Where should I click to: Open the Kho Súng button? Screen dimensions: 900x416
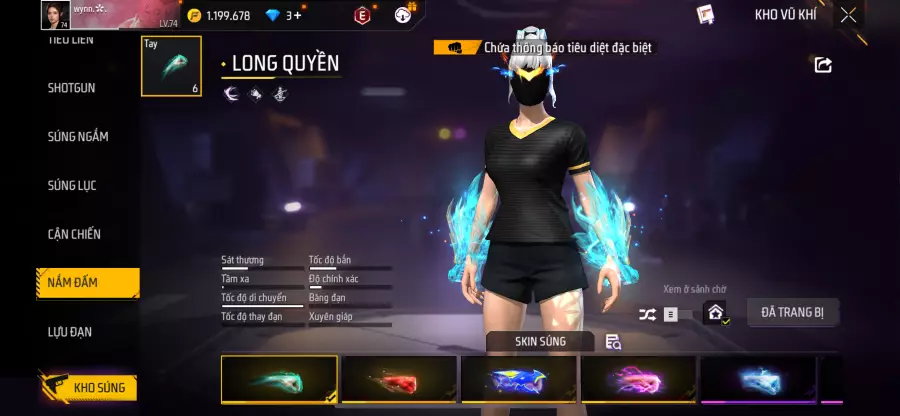pyautogui.click(x=88, y=388)
